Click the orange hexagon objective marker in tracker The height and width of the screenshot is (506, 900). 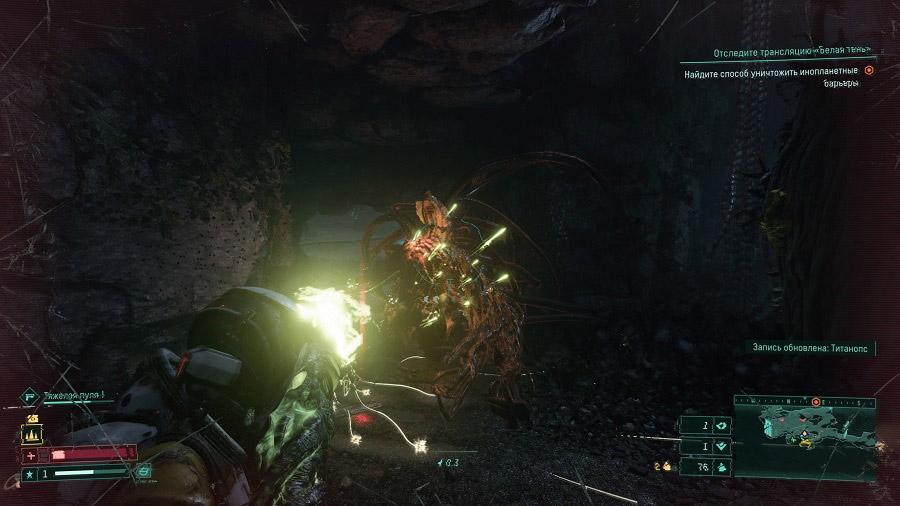pyautogui.click(x=868, y=70)
